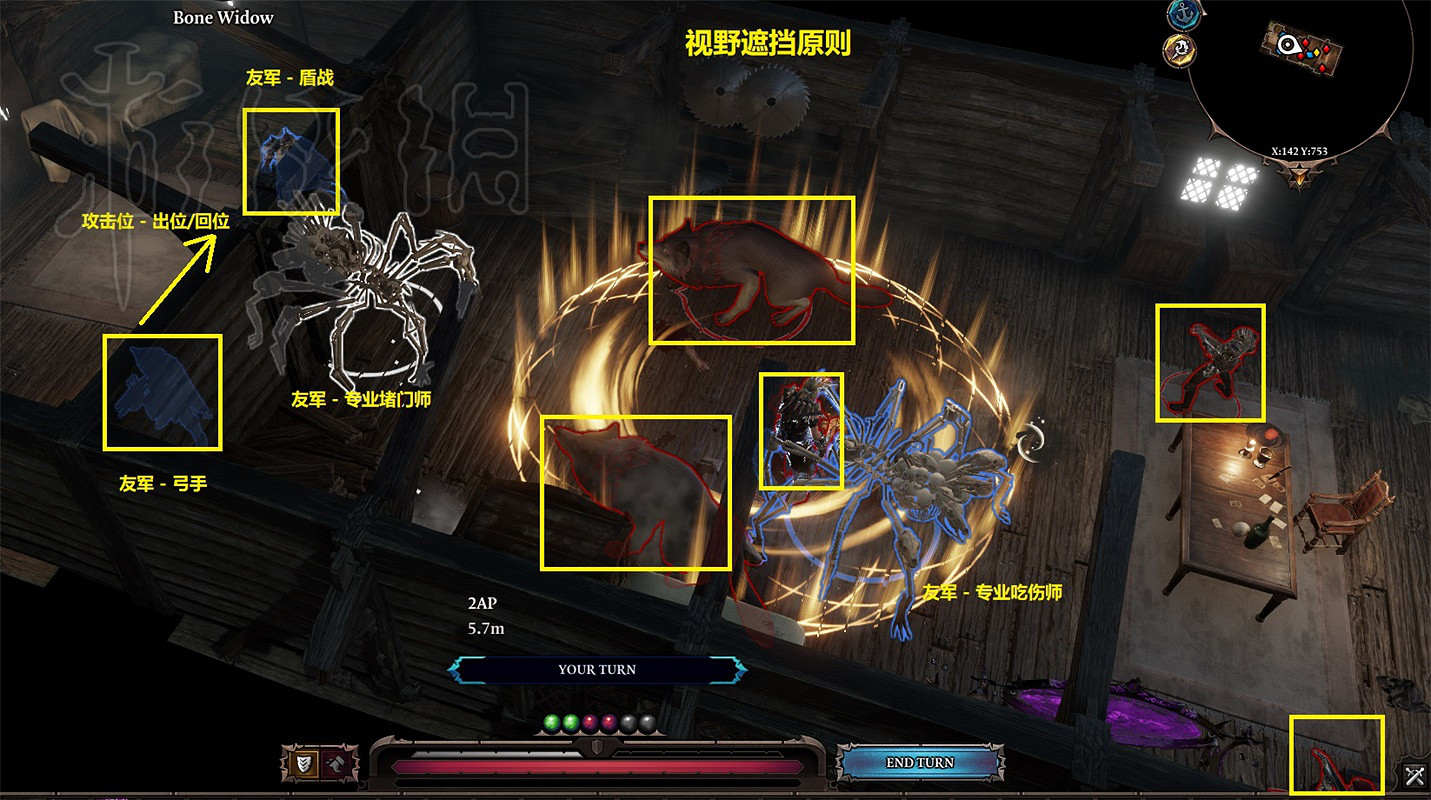Click the red status orb next to the green ones
1431x800 pixels.
[x=589, y=721]
